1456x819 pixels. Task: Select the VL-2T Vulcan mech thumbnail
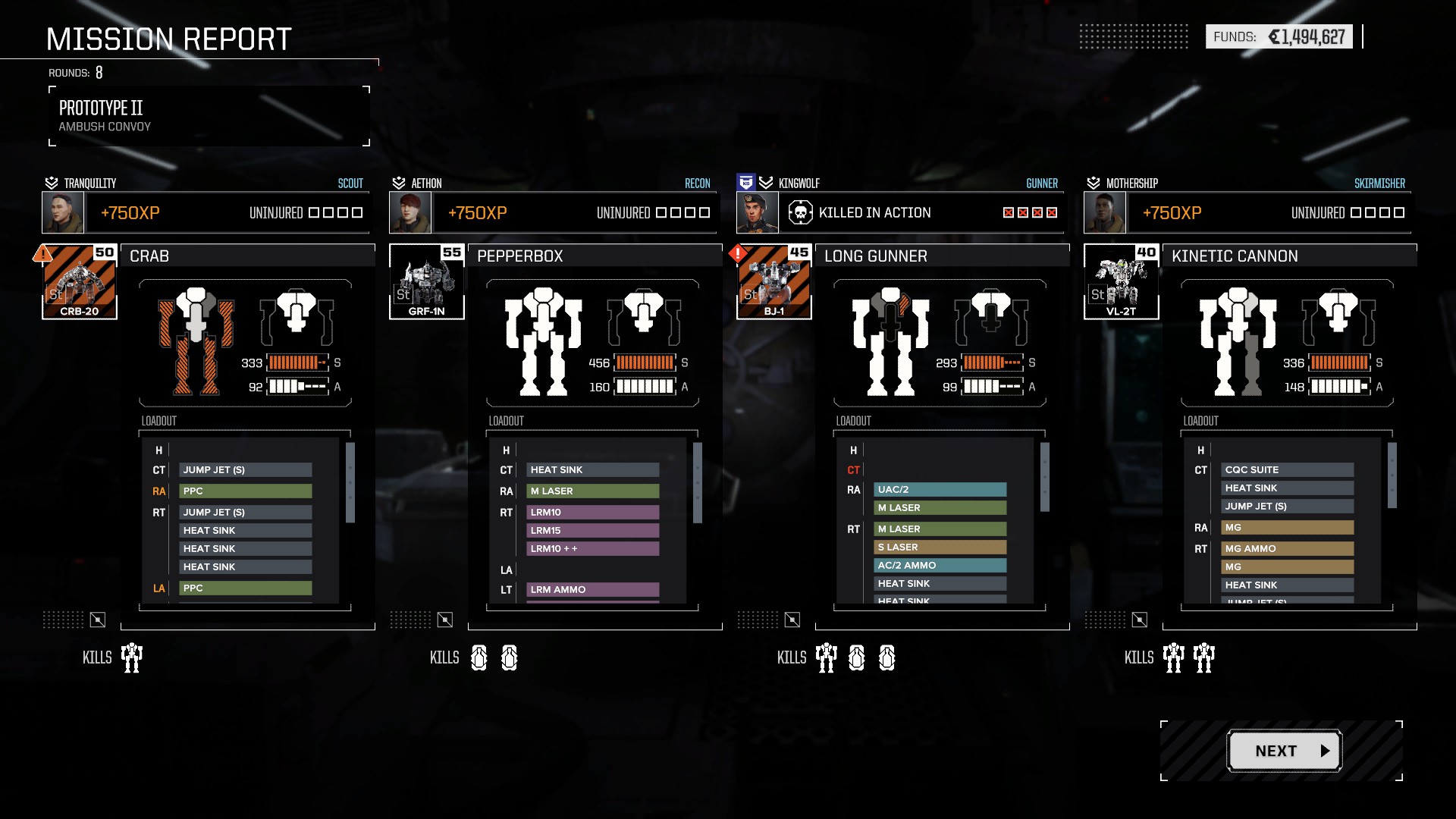(1122, 281)
